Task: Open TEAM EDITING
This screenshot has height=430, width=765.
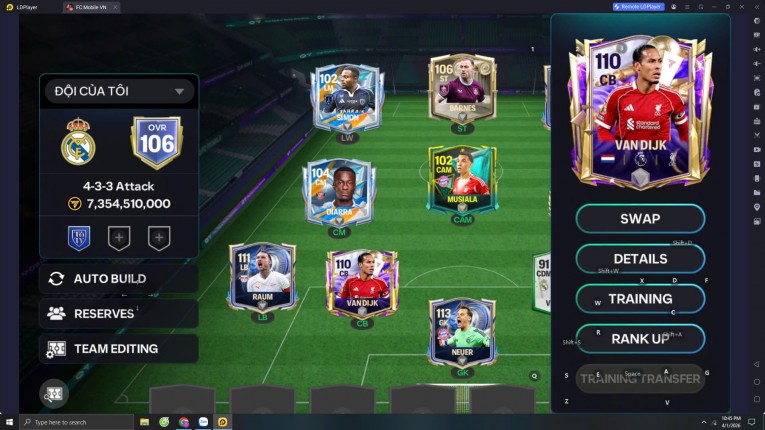Action: 119,348
